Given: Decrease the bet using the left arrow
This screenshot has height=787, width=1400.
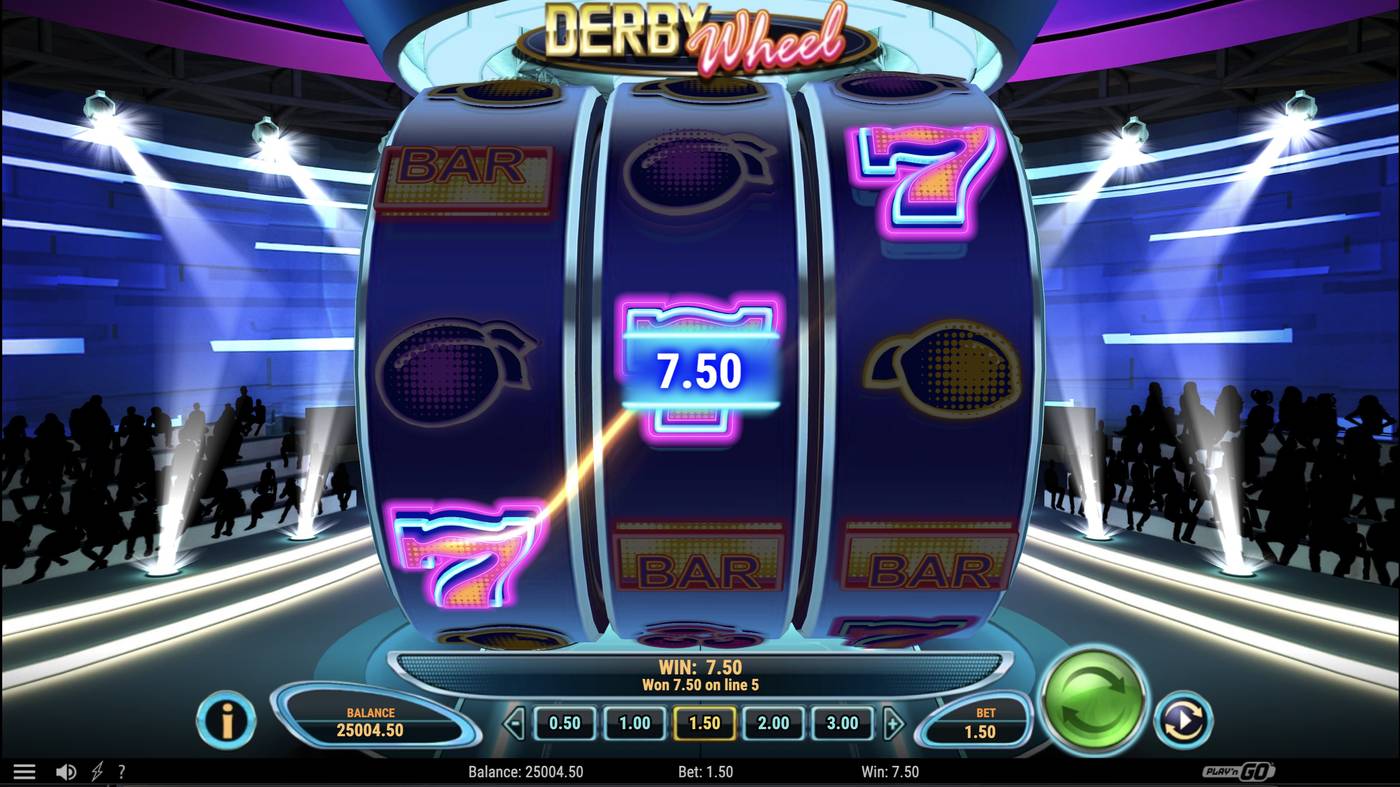Looking at the screenshot, I should [x=515, y=721].
